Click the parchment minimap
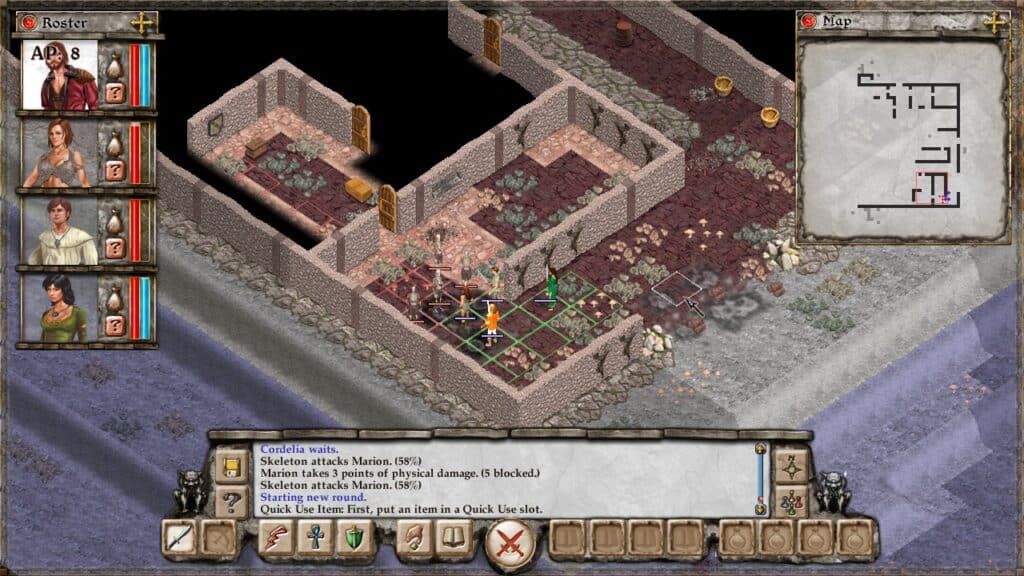Screen dimensions: 1024x576 coord(902,138)
